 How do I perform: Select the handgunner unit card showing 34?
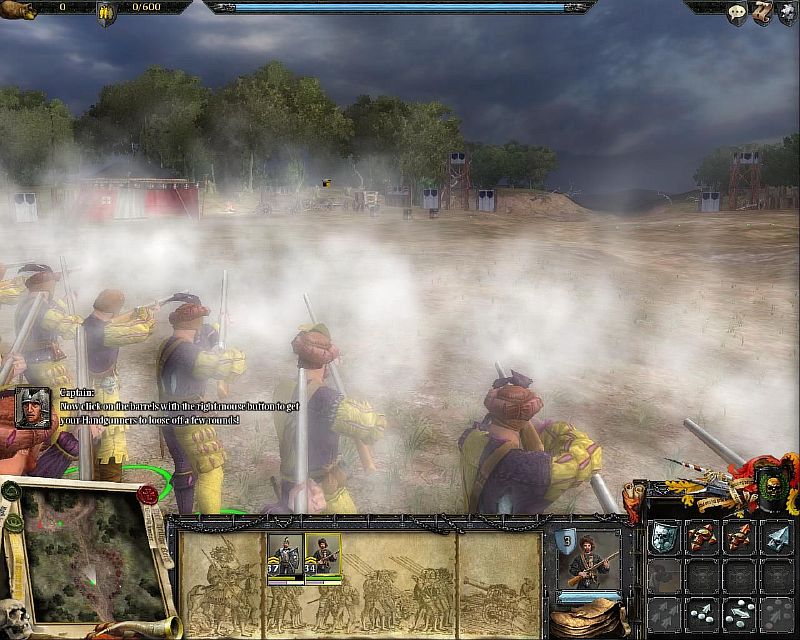[323, 555]
